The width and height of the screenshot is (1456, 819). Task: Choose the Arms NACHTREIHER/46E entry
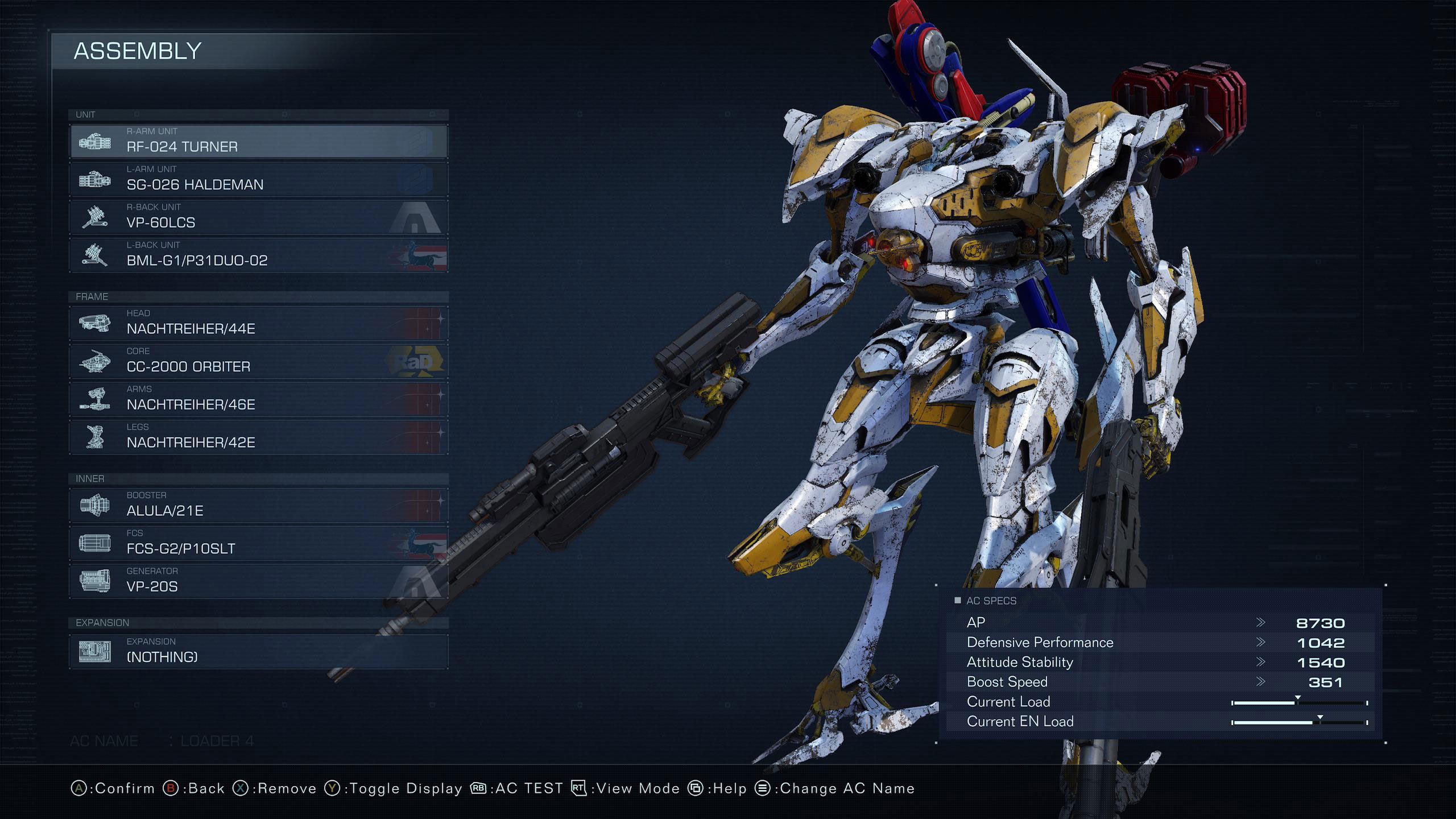[x=259, y=399]
